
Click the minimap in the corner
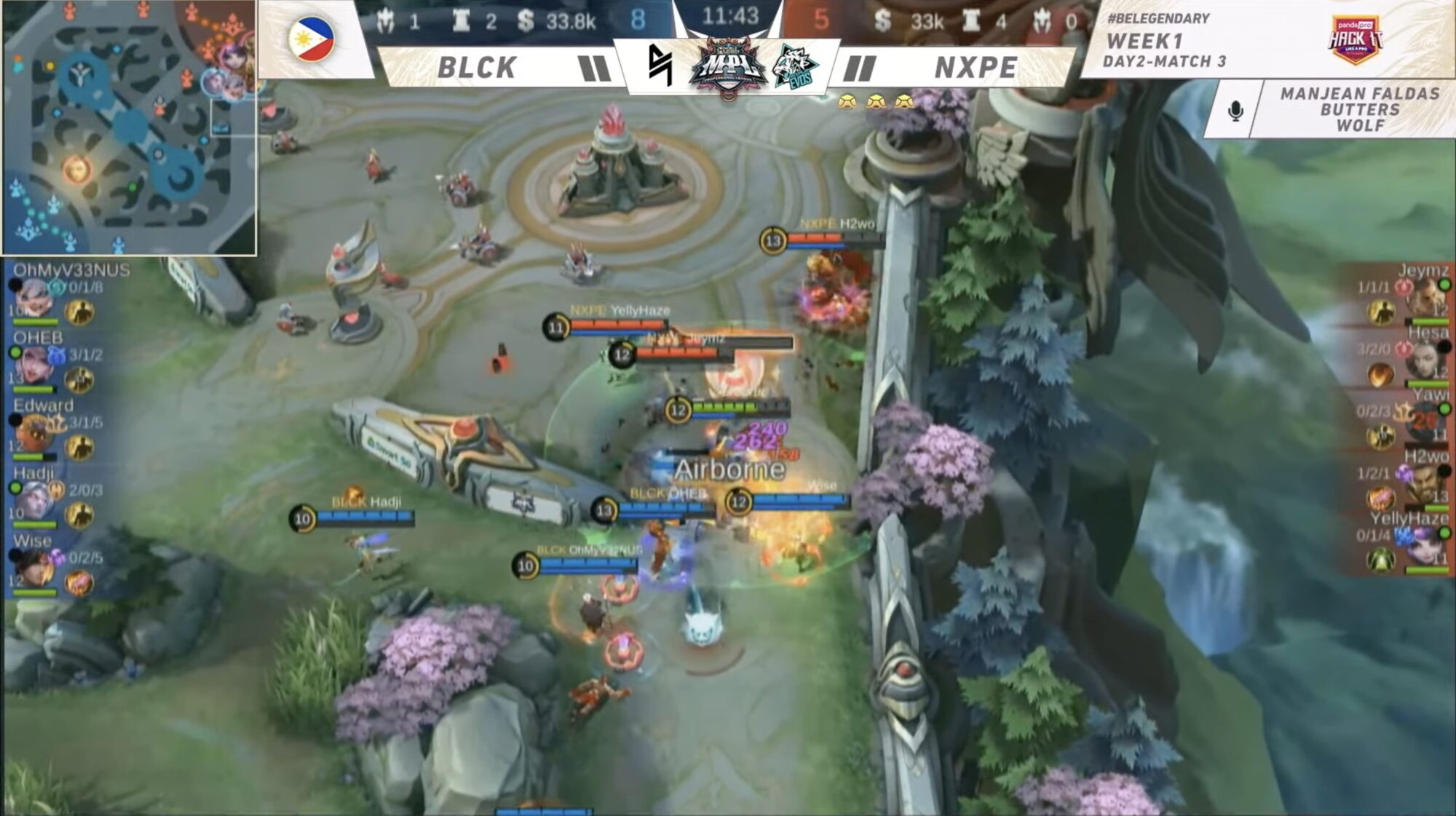point(128,127)
